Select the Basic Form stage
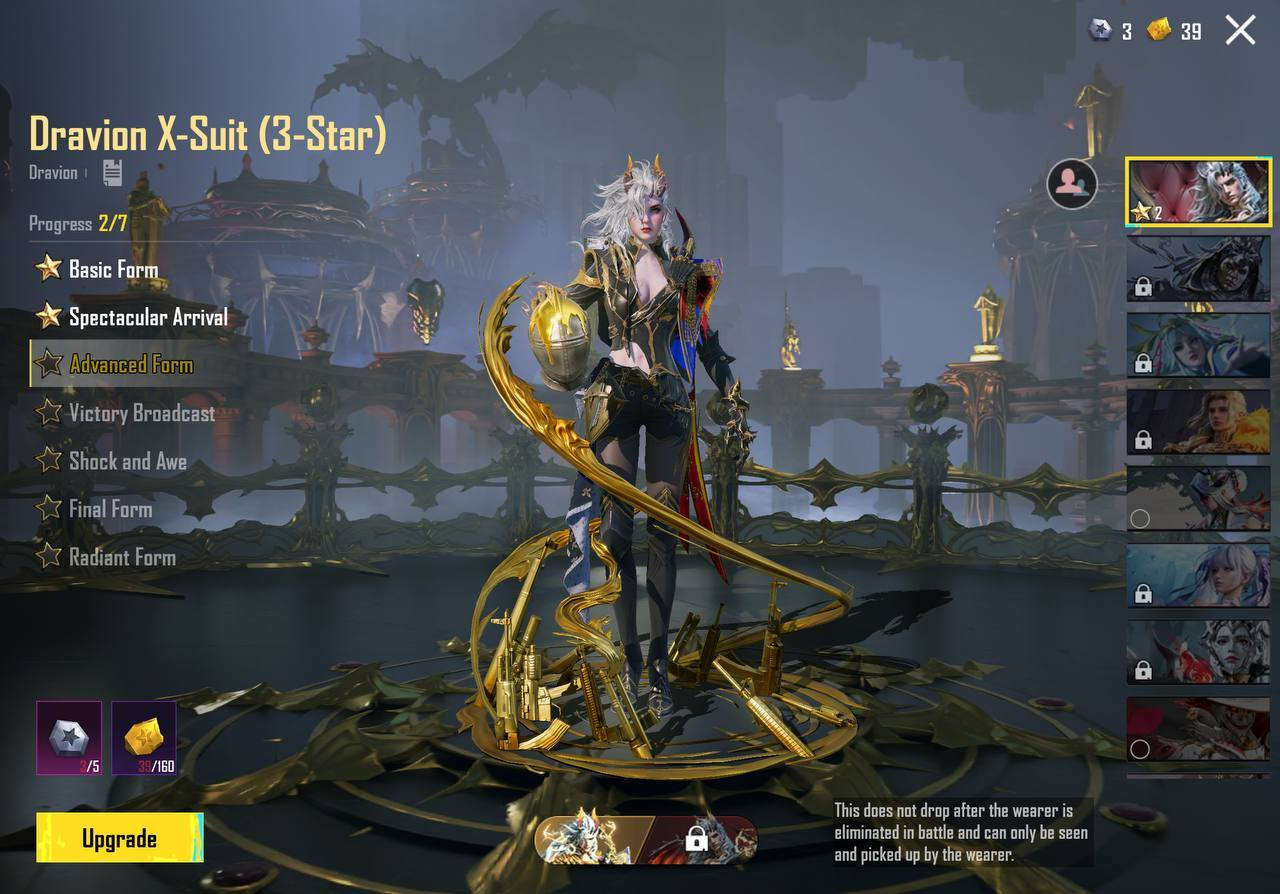1280x894 pixels. click(112, 269)
